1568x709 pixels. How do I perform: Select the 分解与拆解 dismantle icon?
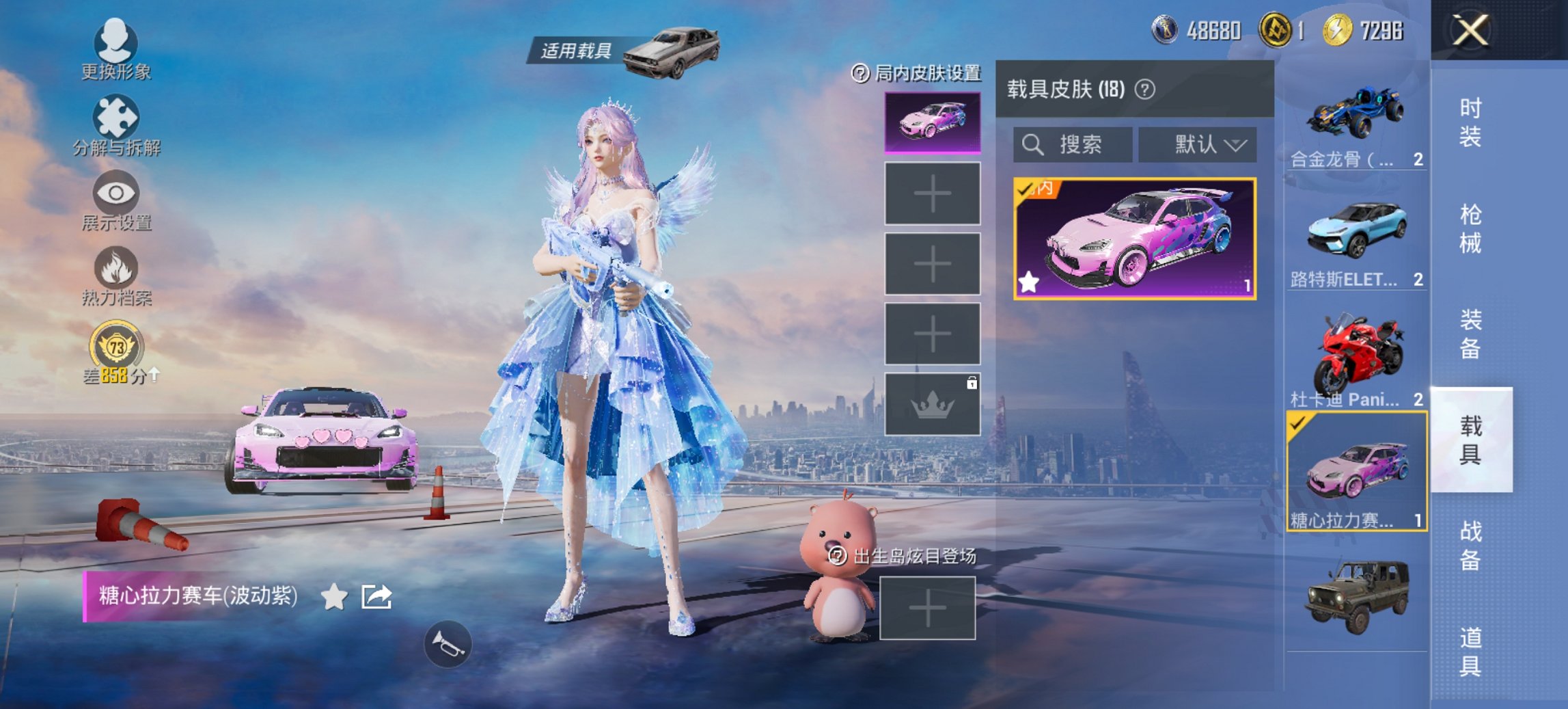[x=115, y=116]
